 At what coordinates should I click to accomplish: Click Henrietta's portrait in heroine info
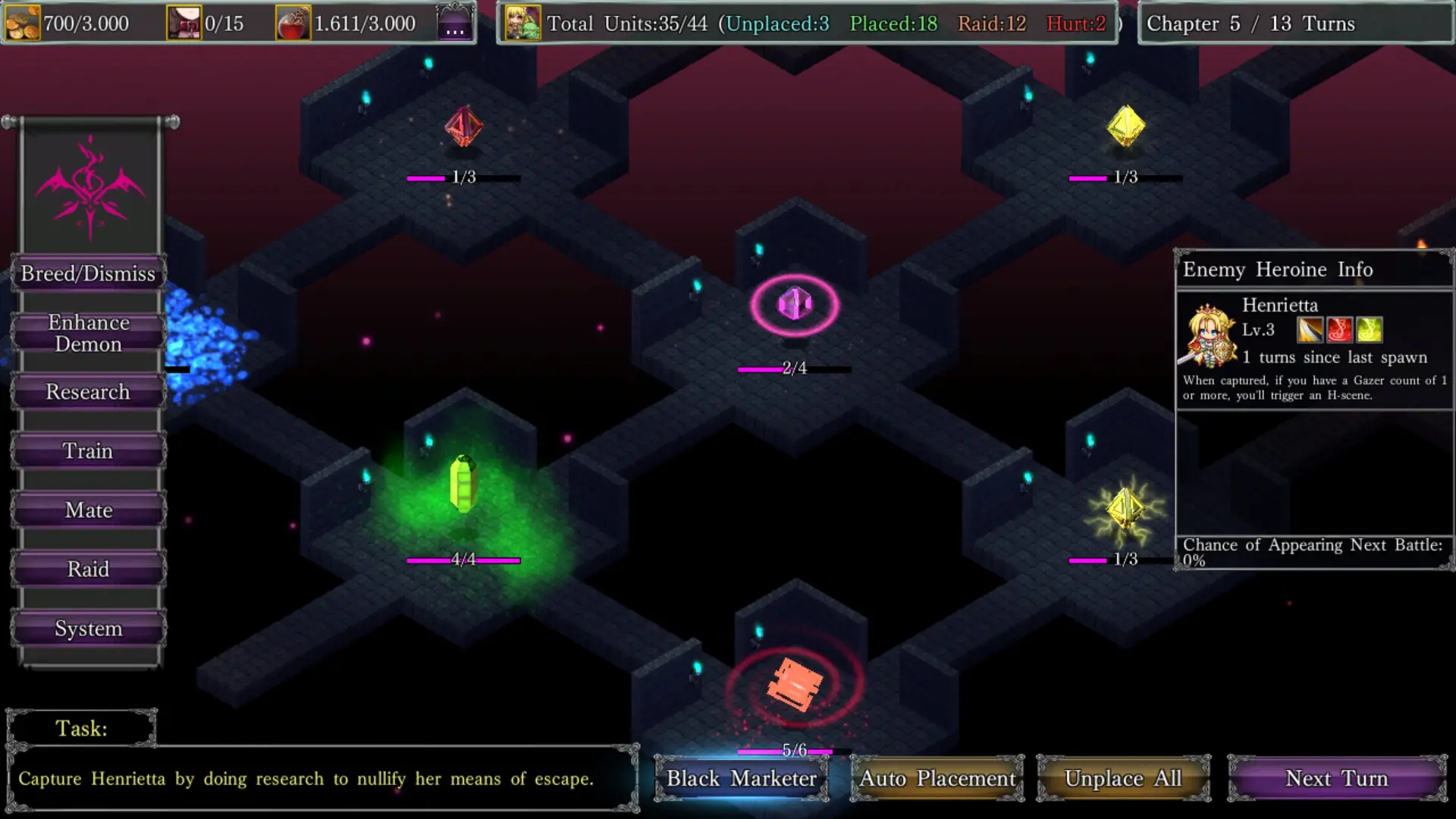point(1208,334)
